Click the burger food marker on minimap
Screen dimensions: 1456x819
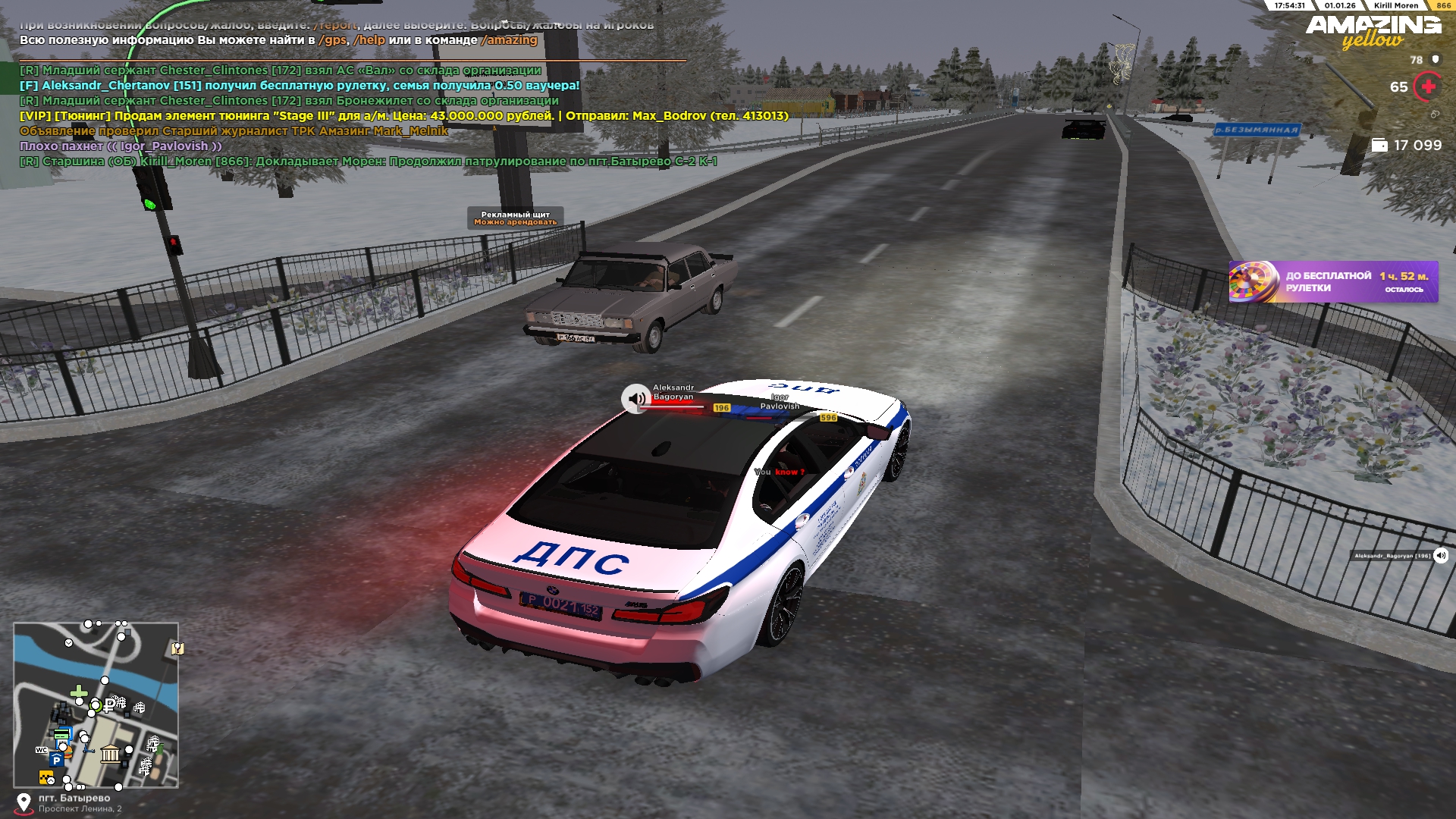click(x=67, y=750)
